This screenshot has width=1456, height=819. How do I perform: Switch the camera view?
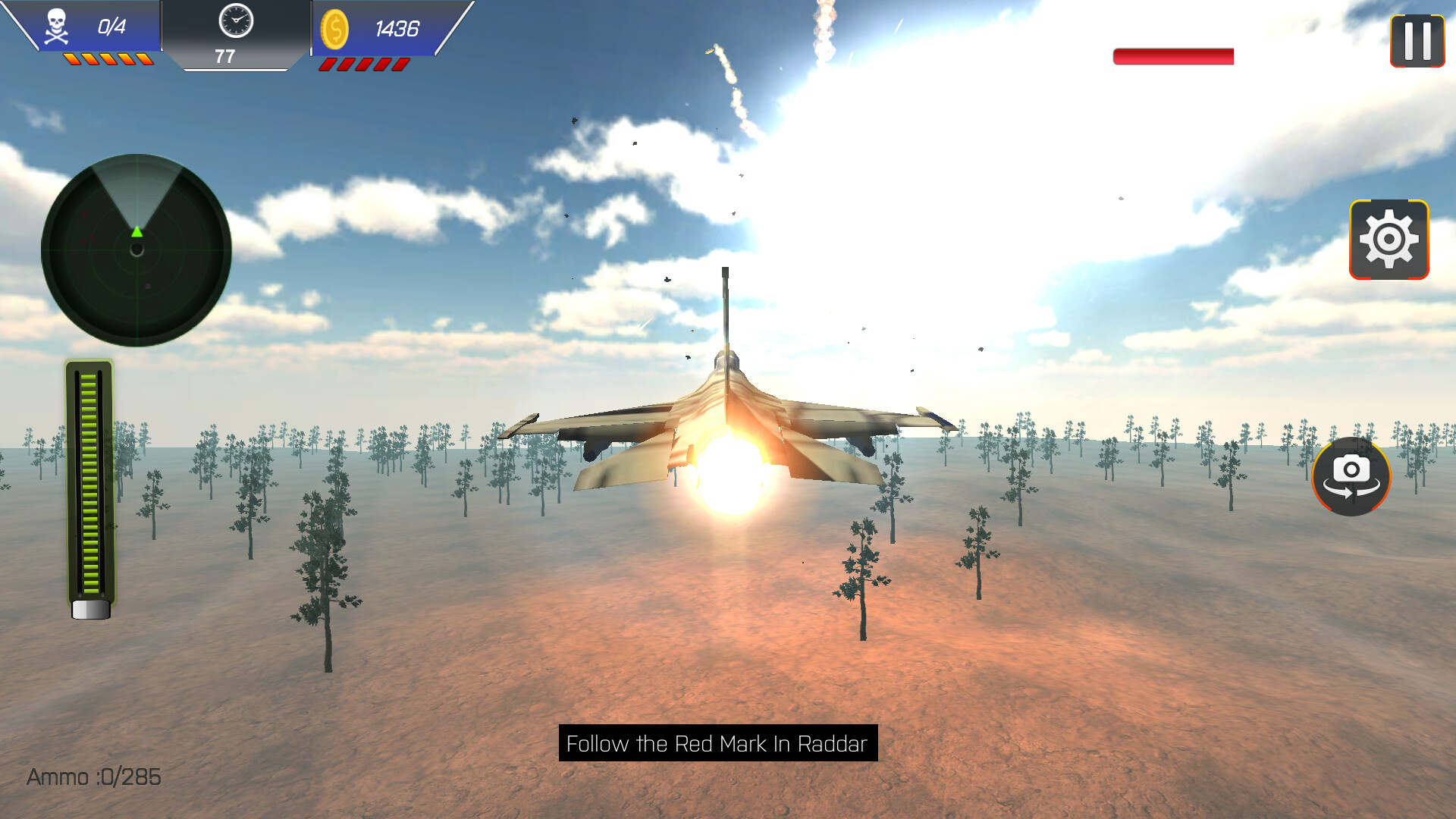pyautogui.click(x=1351, y=476)
